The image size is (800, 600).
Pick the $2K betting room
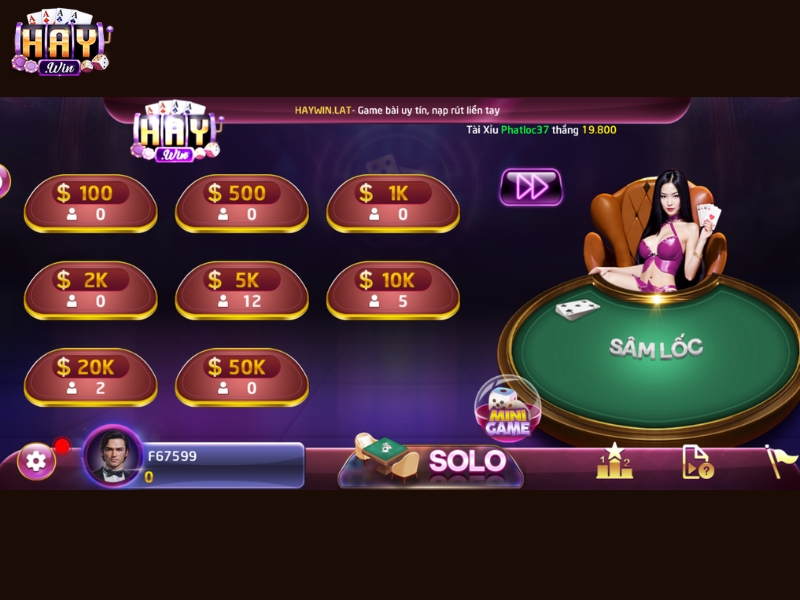click(90, 290)
